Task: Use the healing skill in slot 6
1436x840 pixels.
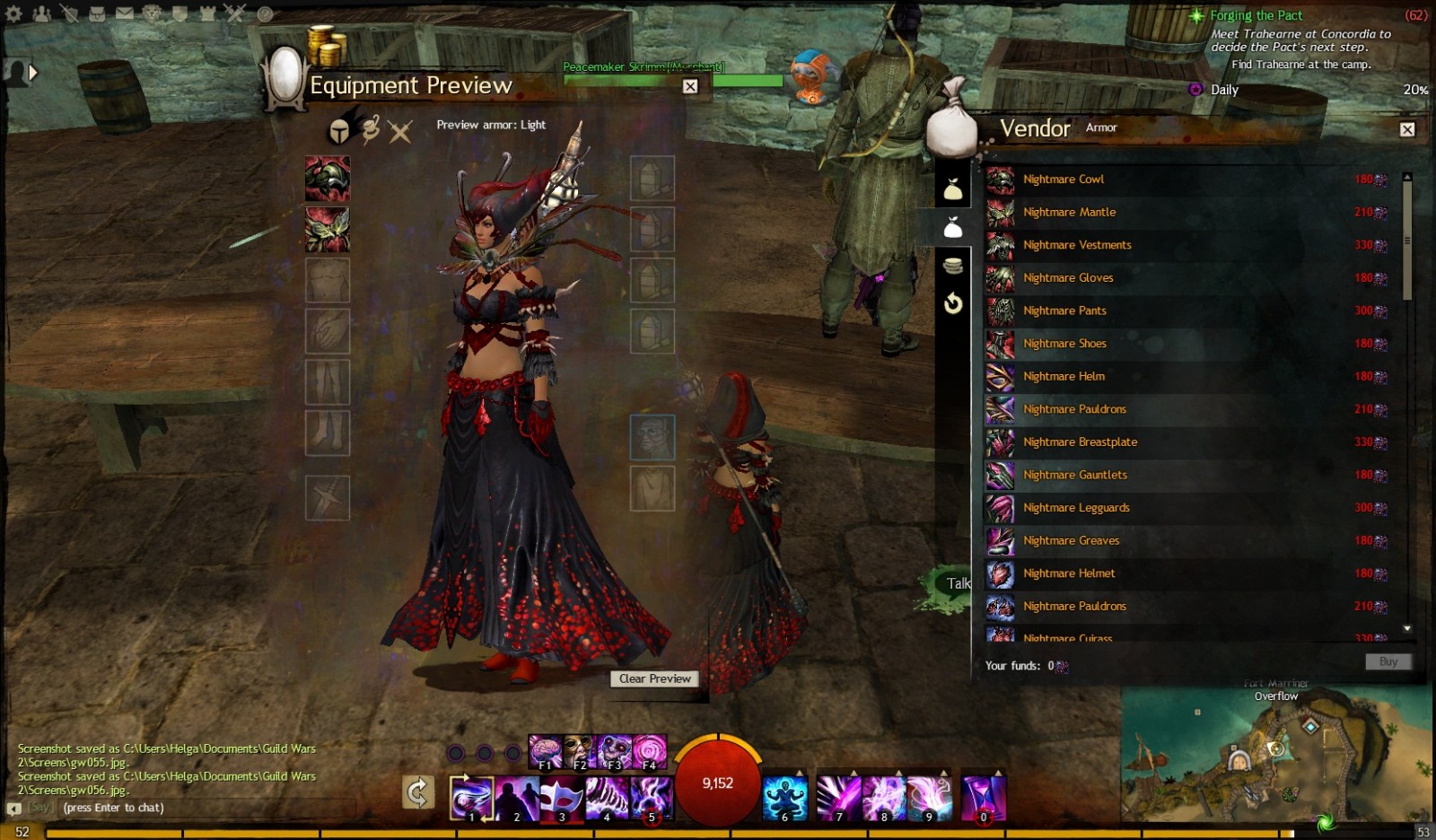Action: tap(784, 799)
